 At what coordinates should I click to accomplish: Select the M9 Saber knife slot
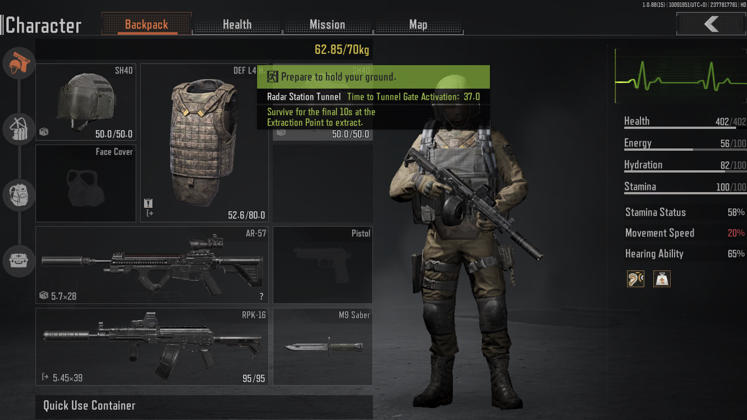[x=322, y=346]
